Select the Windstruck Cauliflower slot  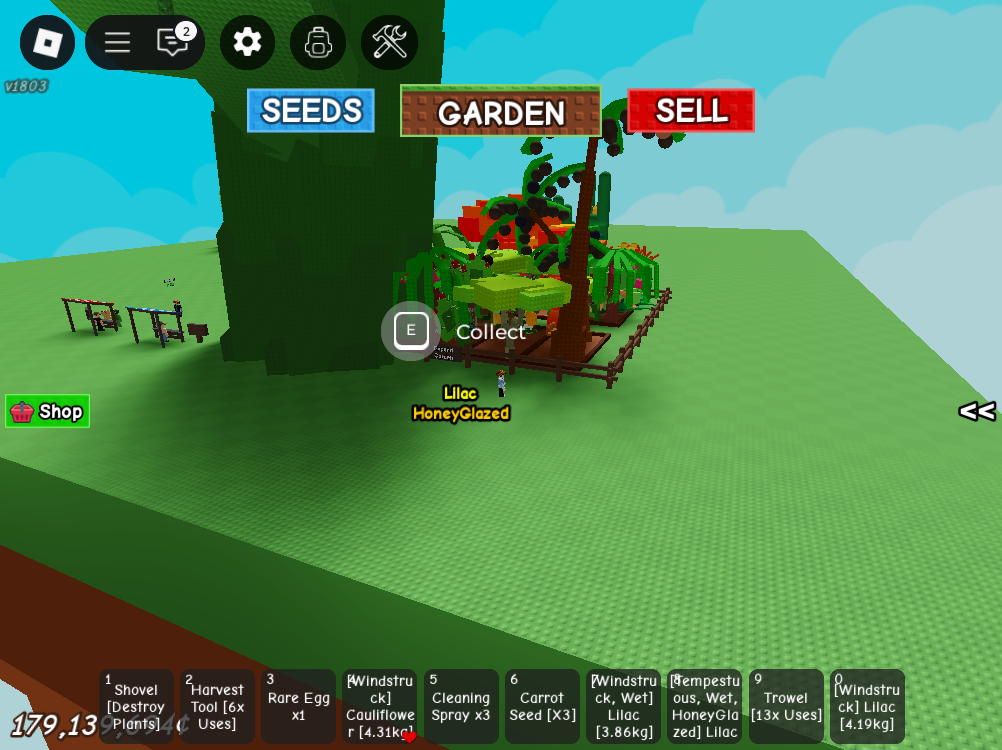pyautogui.click(x=379, y=707)
